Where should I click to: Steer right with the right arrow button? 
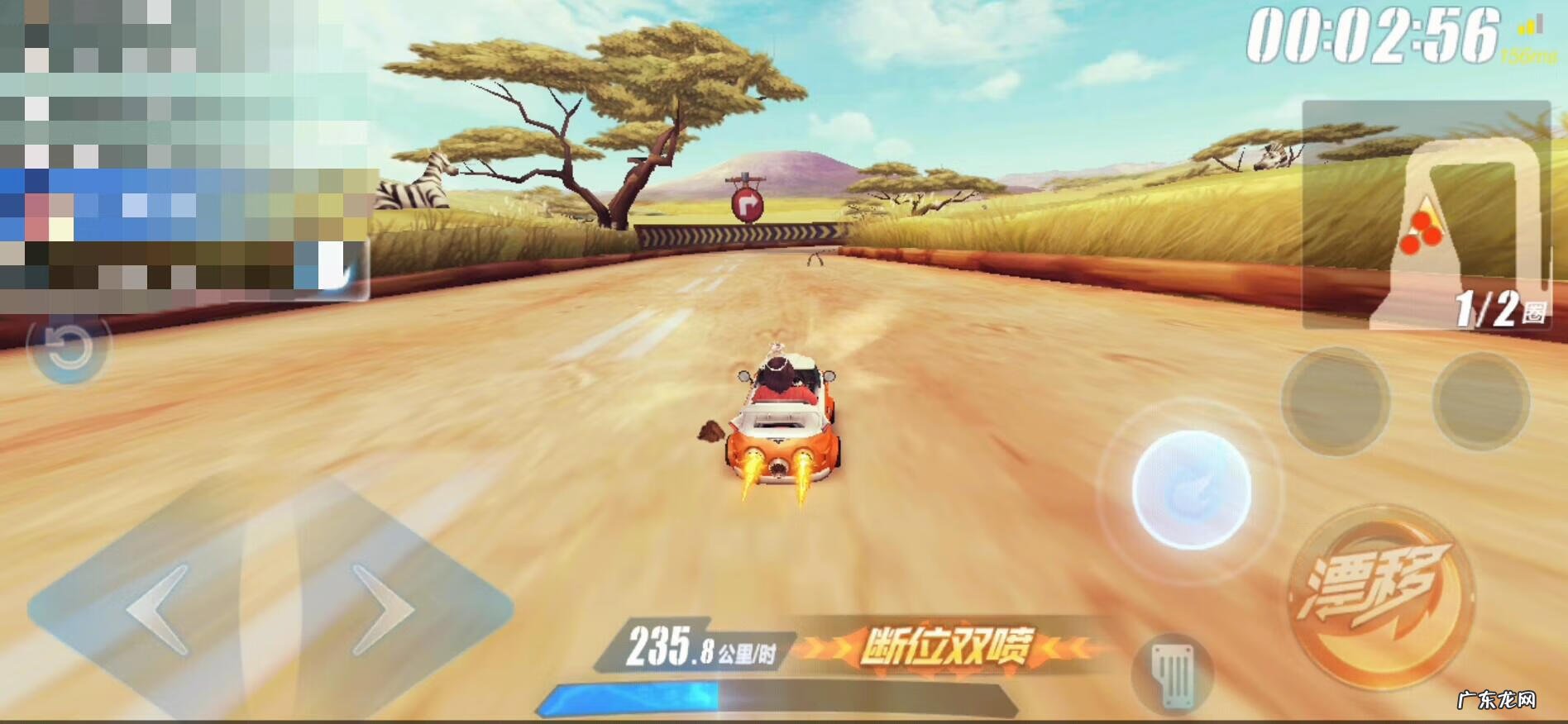coord(385,609)
